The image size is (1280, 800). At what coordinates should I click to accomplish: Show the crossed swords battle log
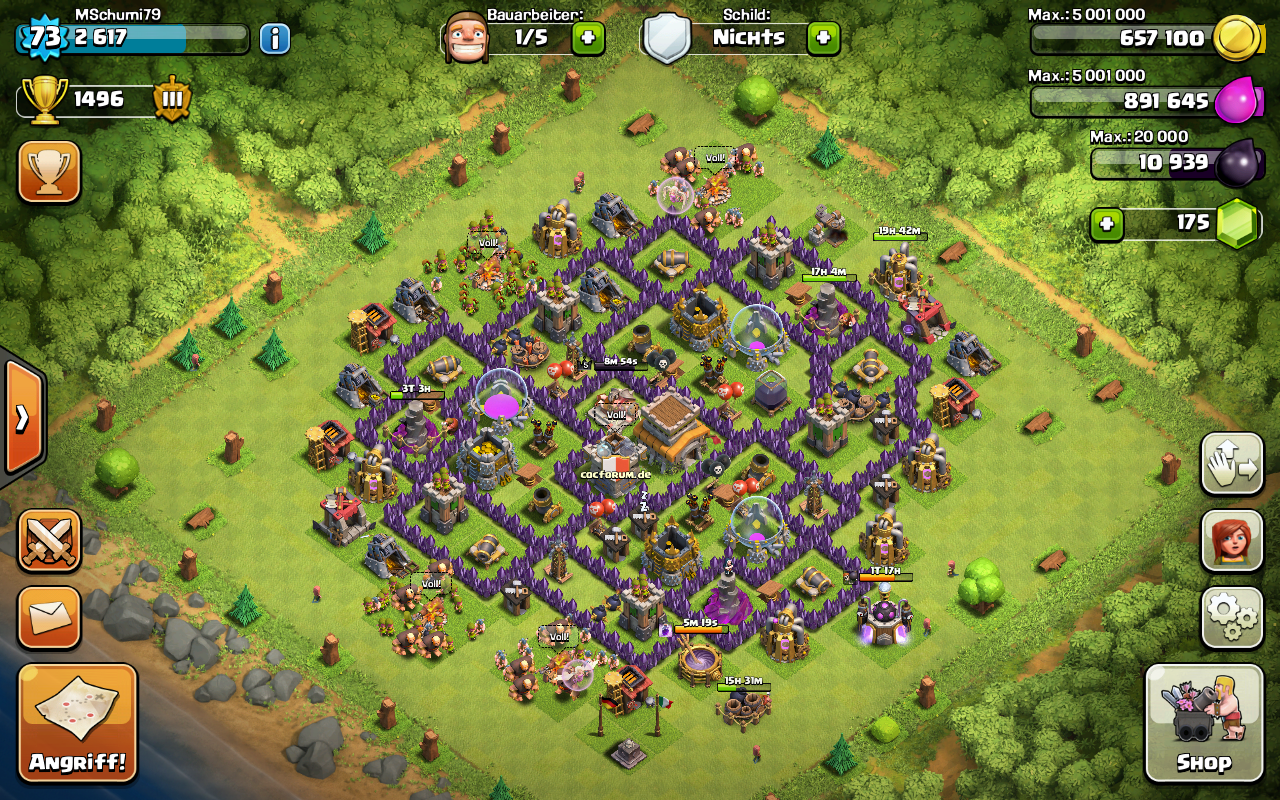pos(49,541)
